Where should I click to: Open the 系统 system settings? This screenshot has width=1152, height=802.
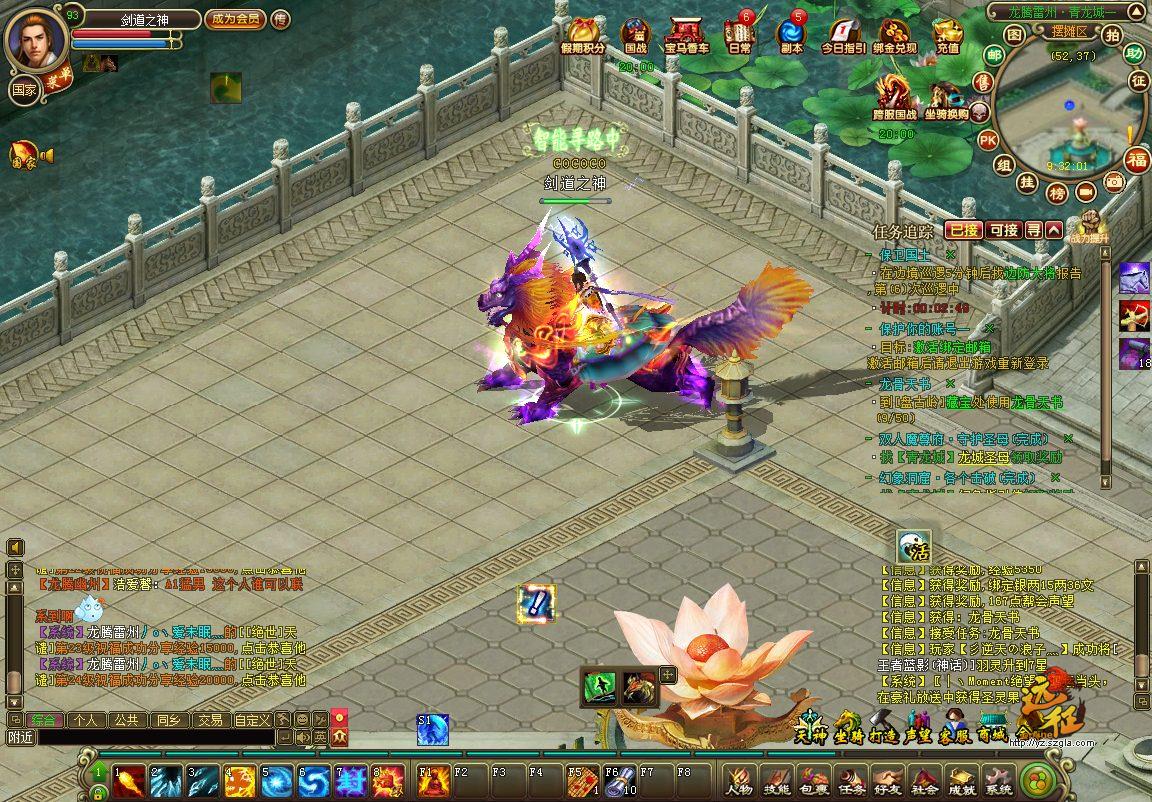(997, 780)
